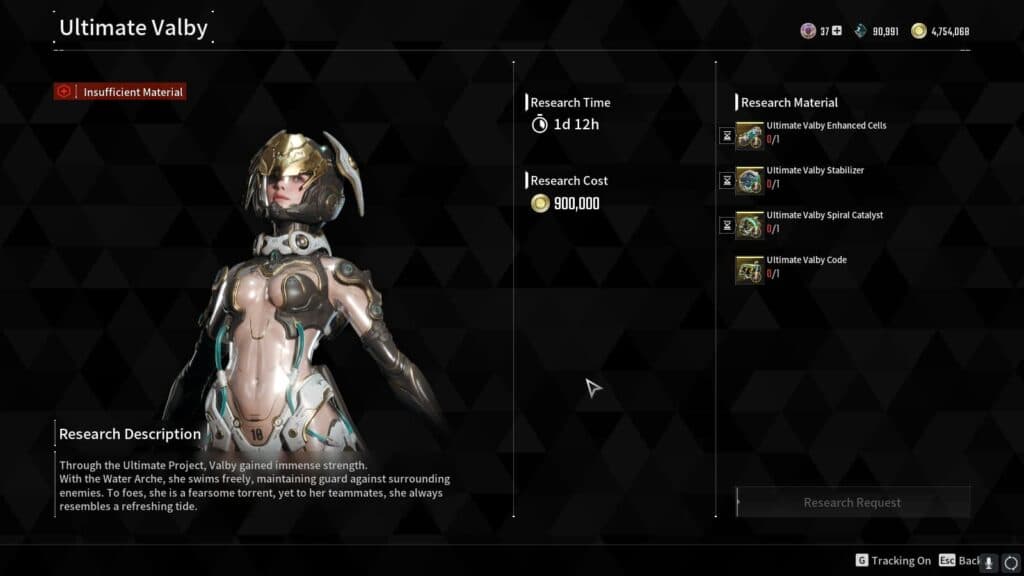Toggle the hourglass marker beside Spiral Catalyst

tap(727, 226)
